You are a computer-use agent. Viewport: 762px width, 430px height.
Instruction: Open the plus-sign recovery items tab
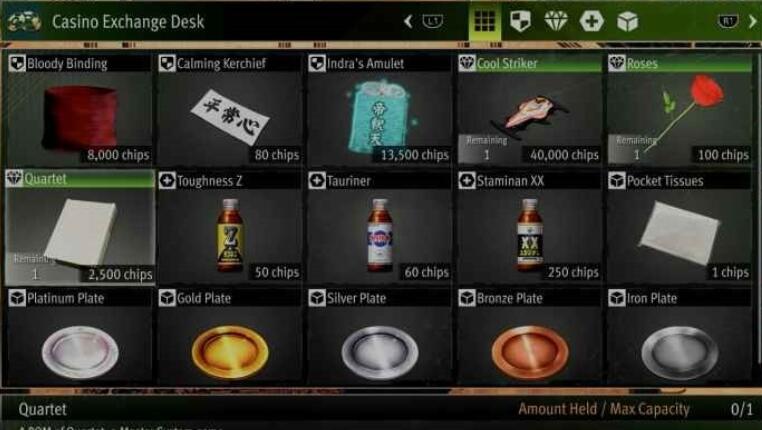pyautogui.click(x=592, y=21)
